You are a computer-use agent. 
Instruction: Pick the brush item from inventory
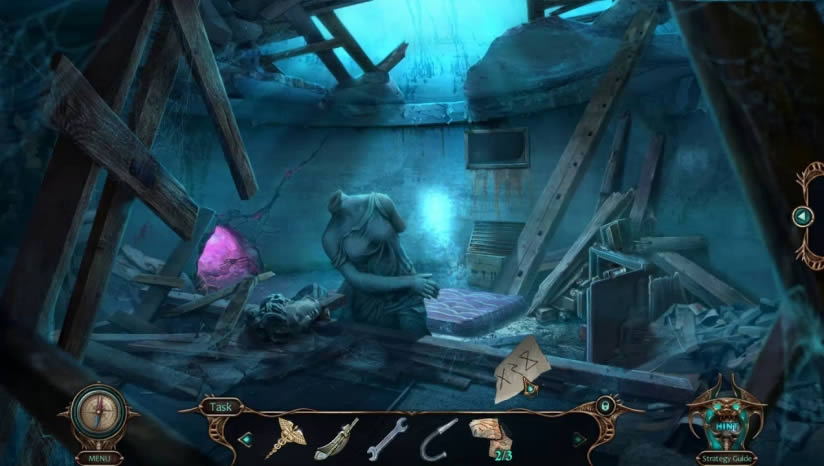336,438
